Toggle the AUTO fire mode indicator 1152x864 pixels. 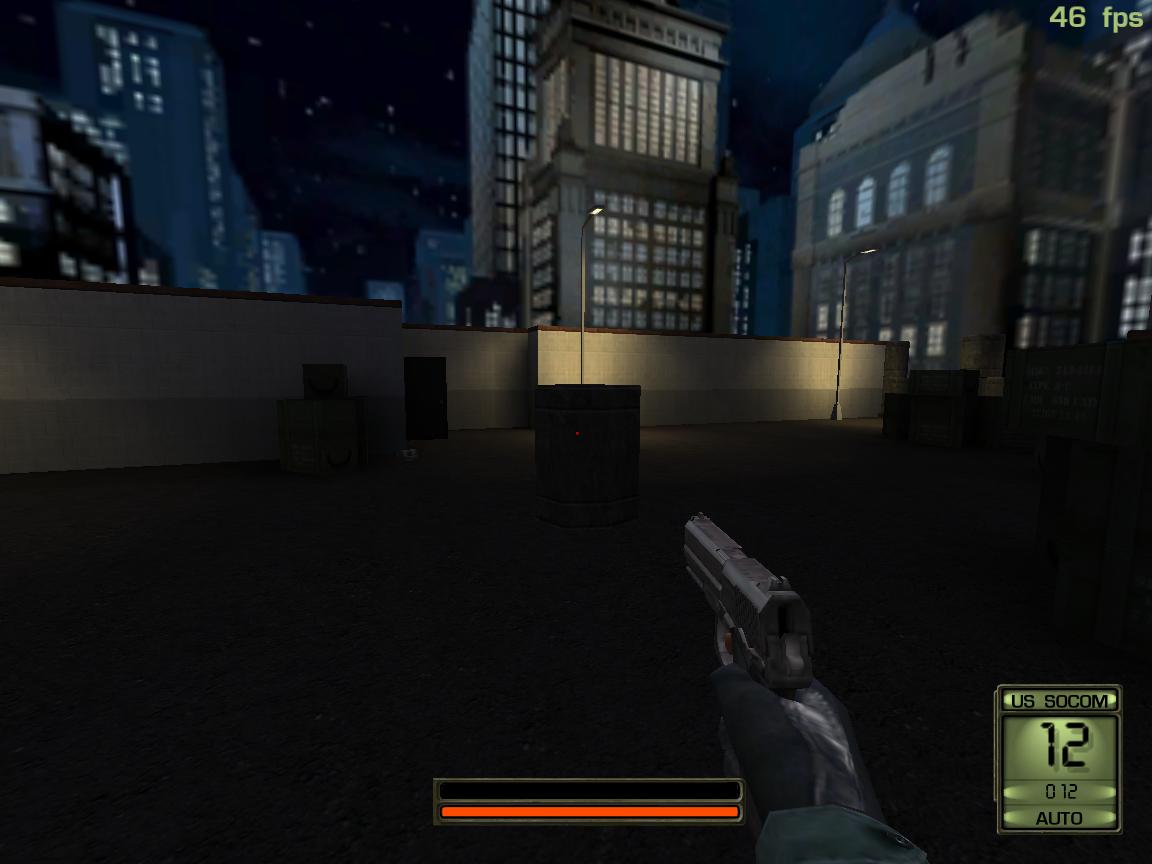1059,818
